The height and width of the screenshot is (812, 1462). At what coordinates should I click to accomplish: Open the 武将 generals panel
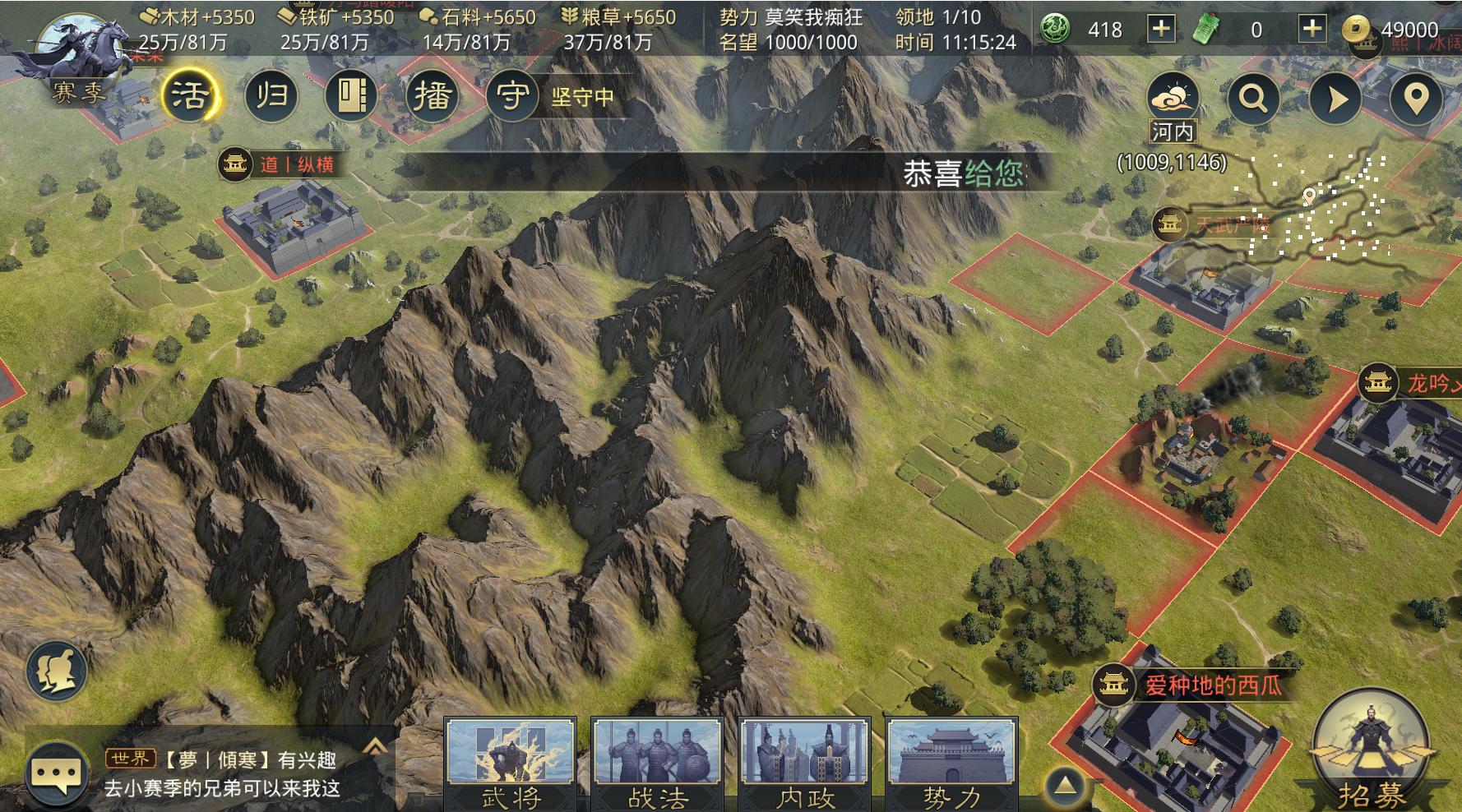tap(510, 764)
